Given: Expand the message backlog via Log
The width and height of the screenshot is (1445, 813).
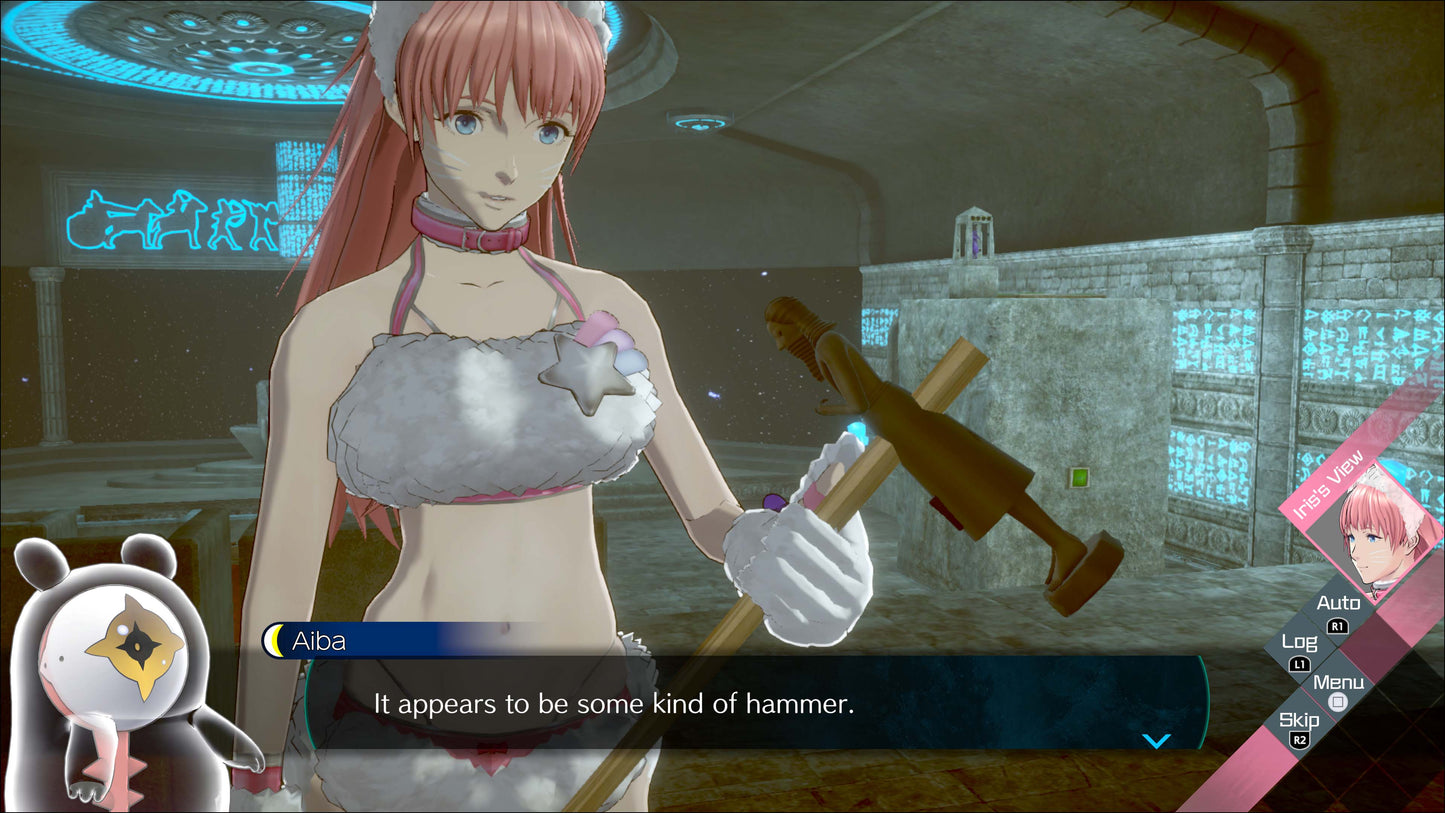Looking at the screenshot, I should (1300, 641).
